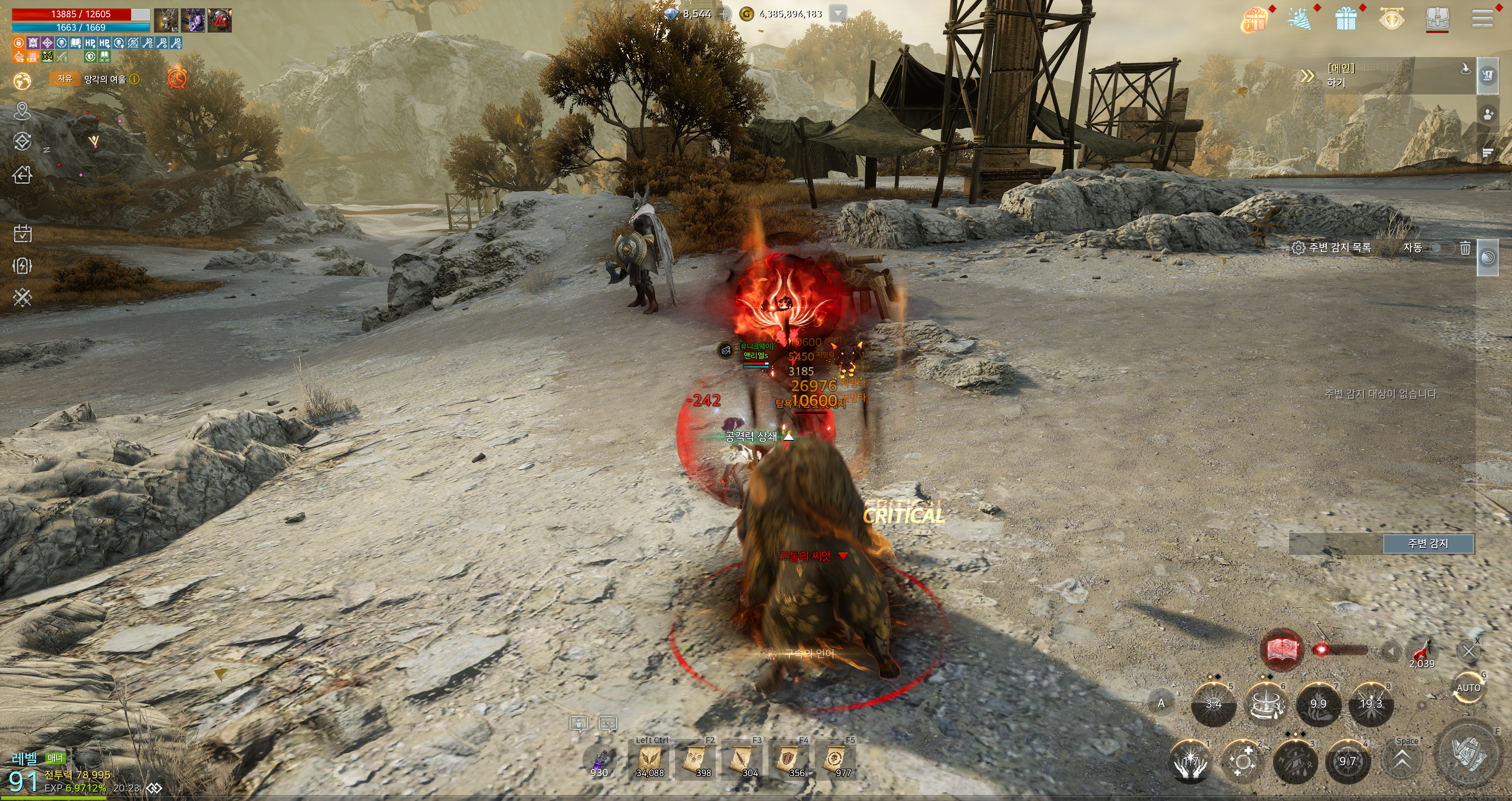Click the house return-to-town icon

(22, 174)
